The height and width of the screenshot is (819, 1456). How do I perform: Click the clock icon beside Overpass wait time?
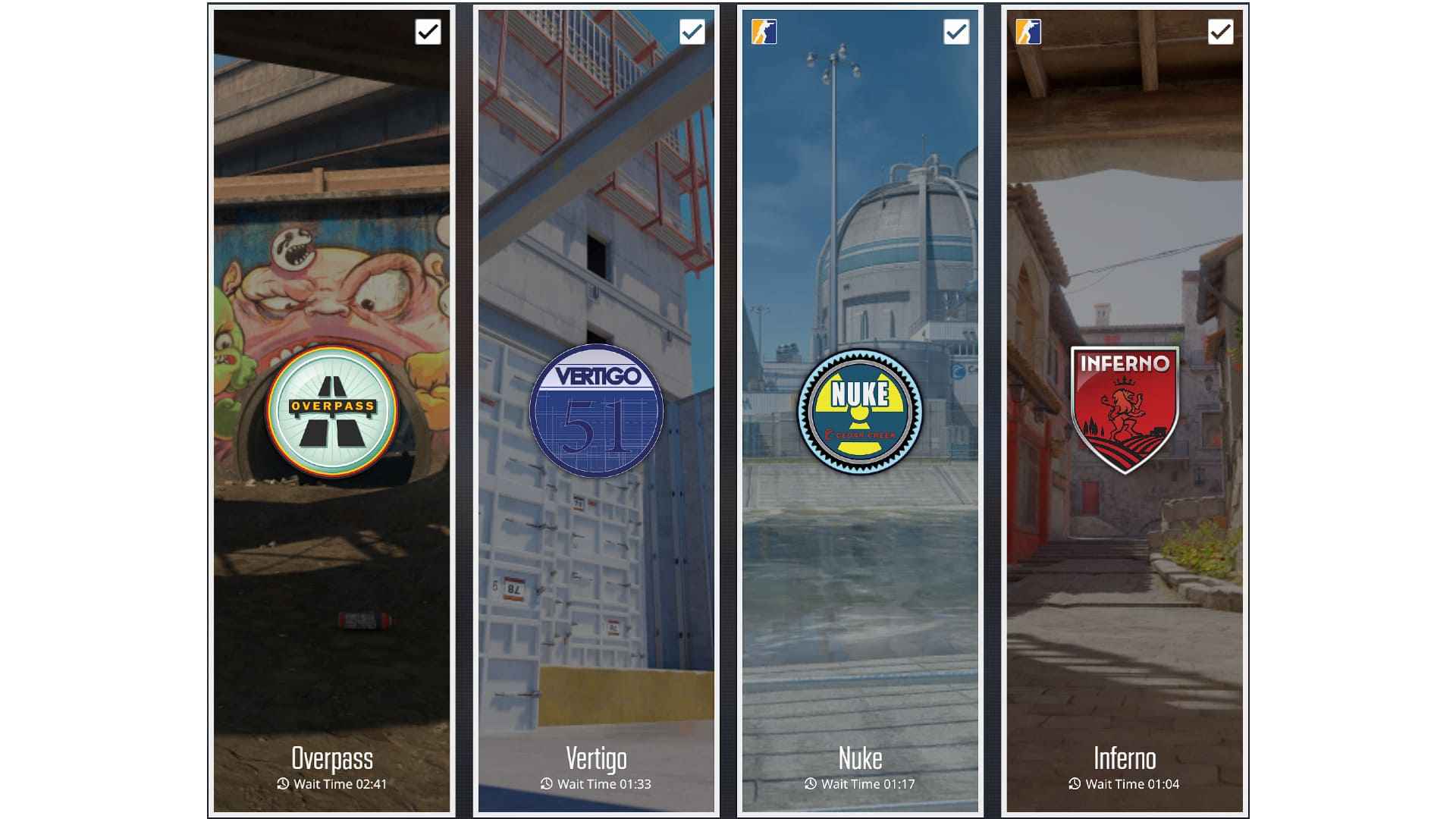[283, 785]
